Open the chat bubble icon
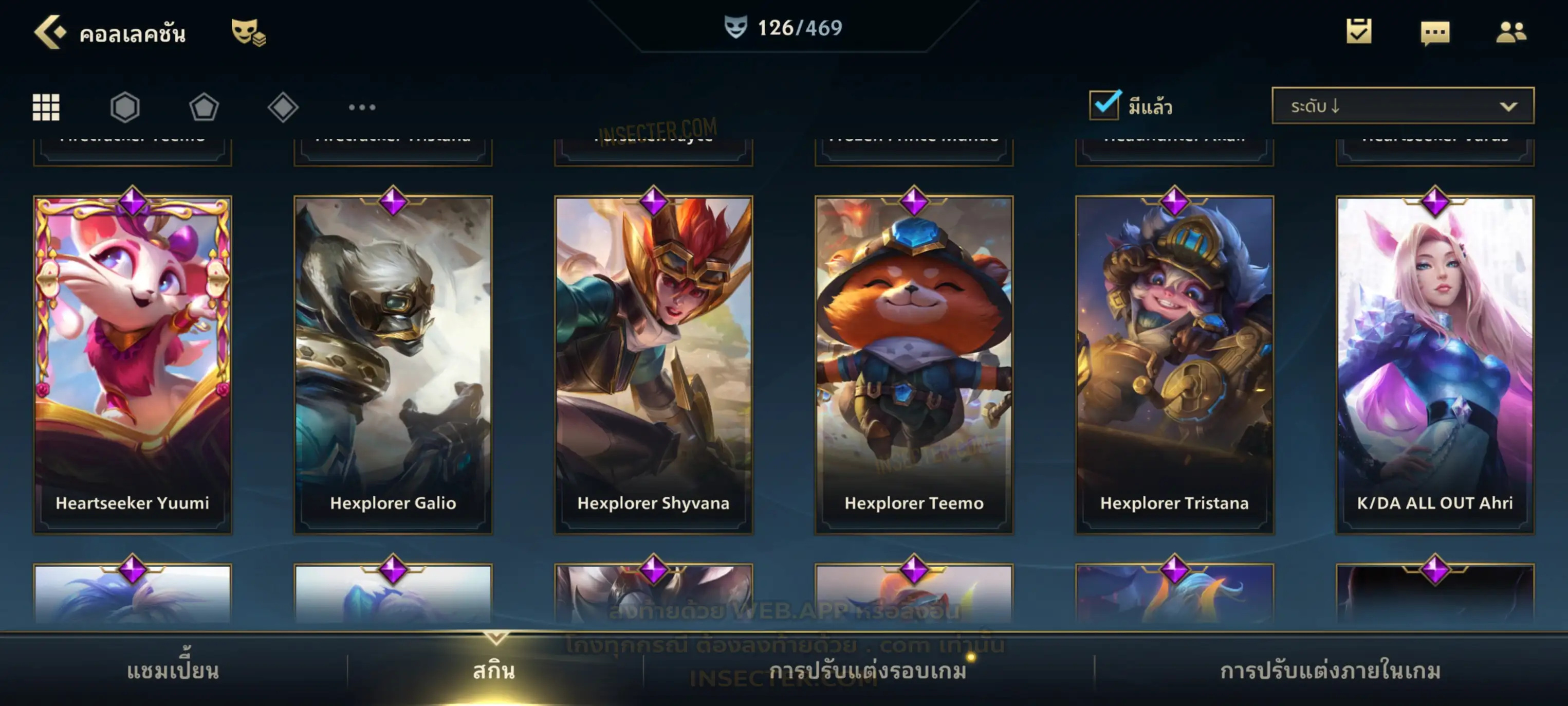Image resolution: width=1568 pixels, height=706 pixels. (x=1435, y=32)
